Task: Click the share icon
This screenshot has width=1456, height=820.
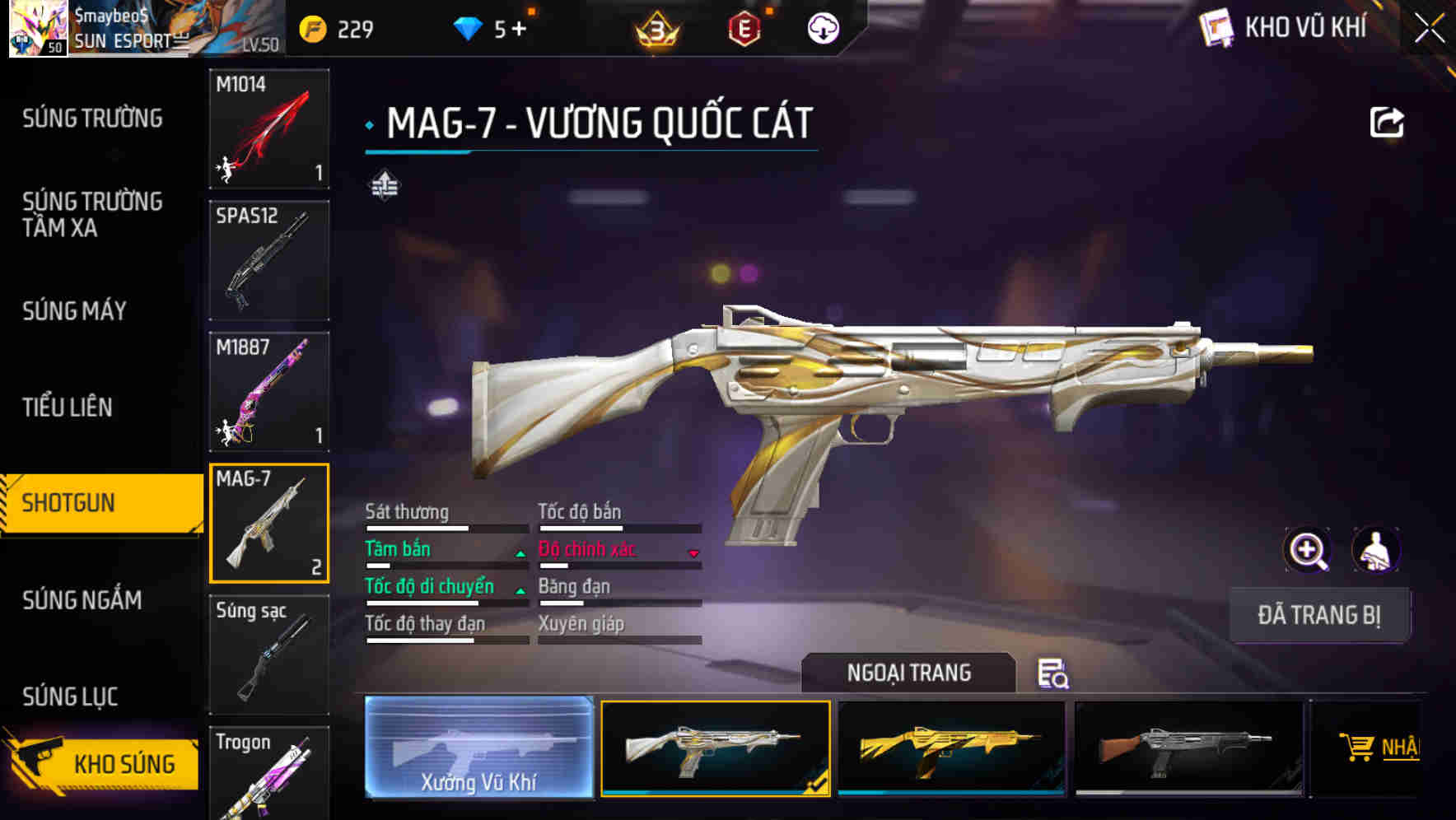Action: (x=1386, y=123)
